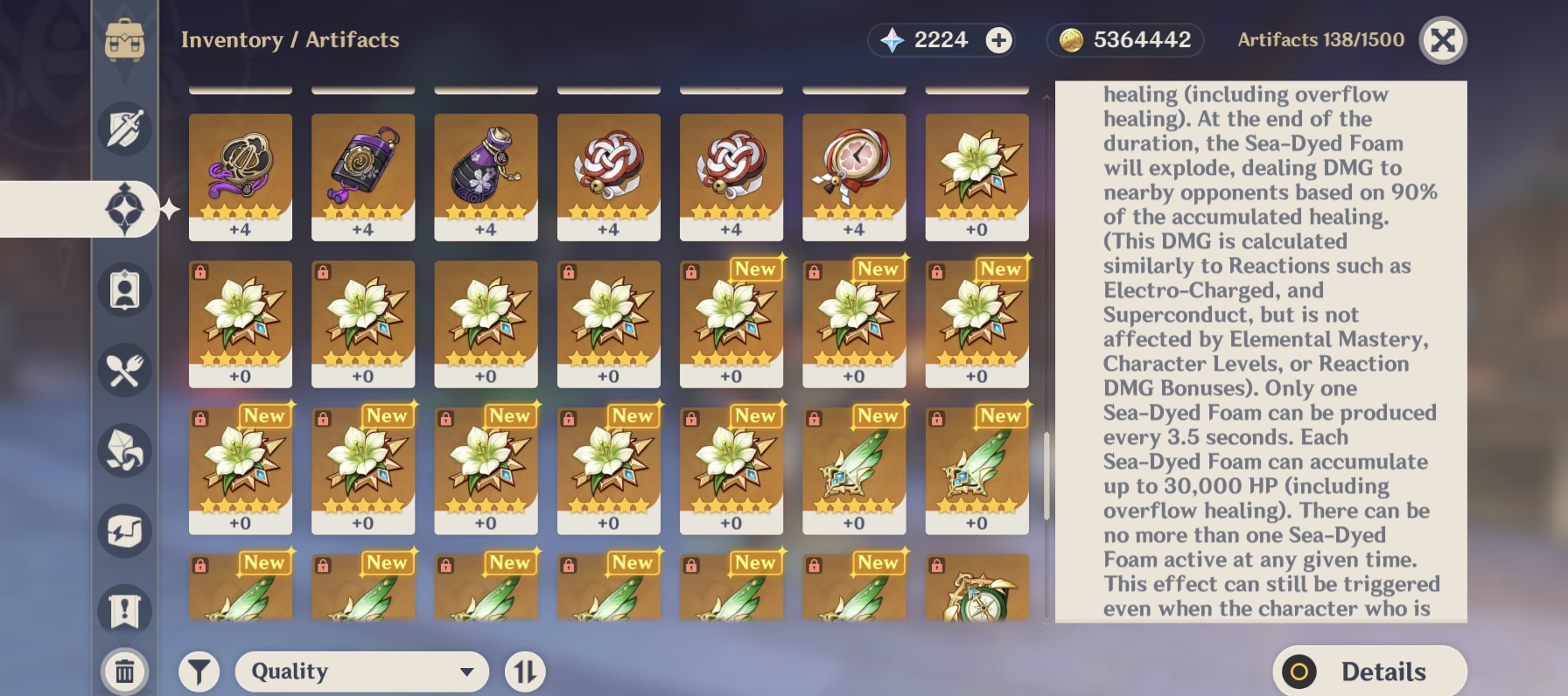Open the Quality sorting dropdown
Viewport: 1568px width, 696px height.
pos(361,672)
